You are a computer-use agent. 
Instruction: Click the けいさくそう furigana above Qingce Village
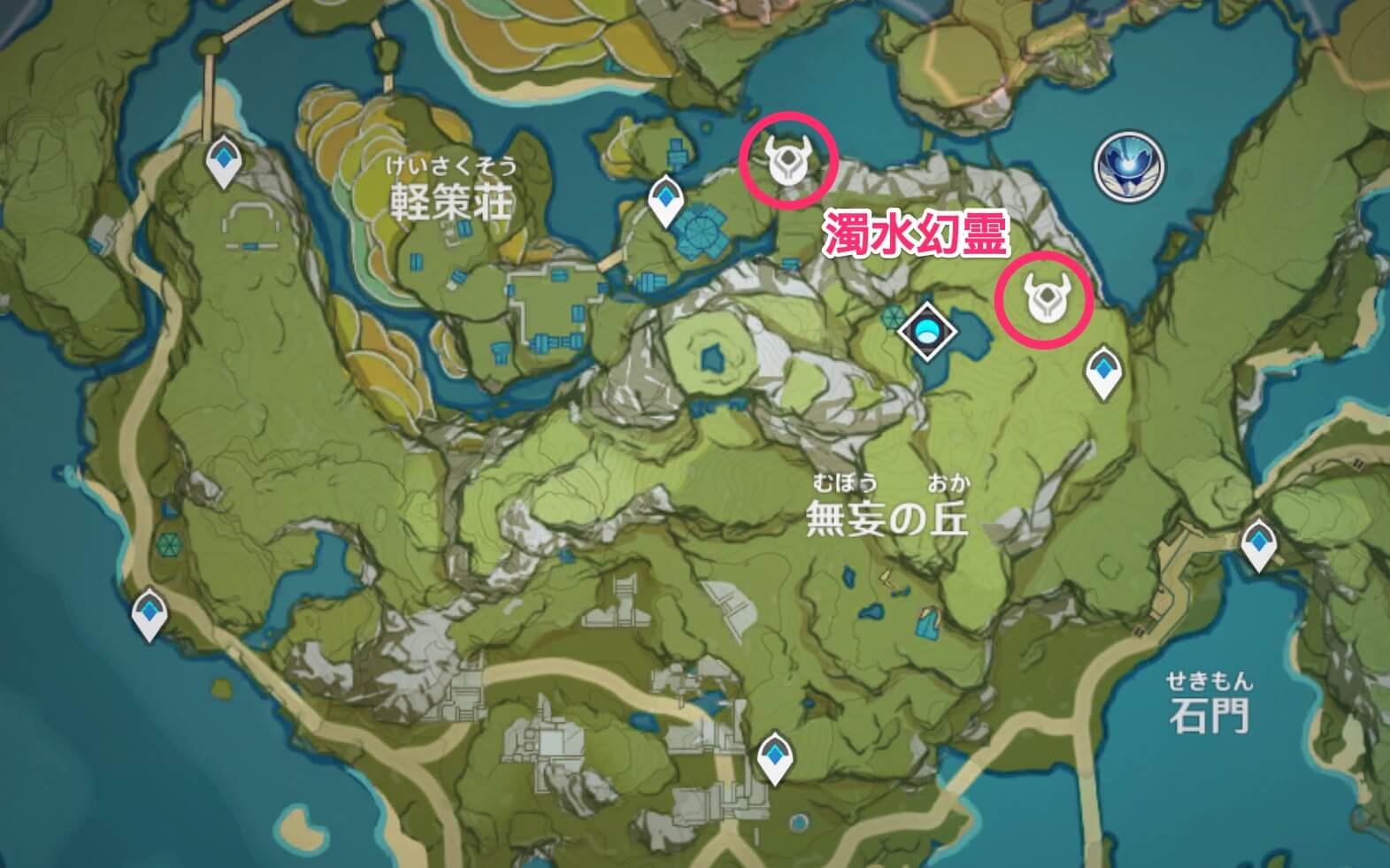point(451,165)
